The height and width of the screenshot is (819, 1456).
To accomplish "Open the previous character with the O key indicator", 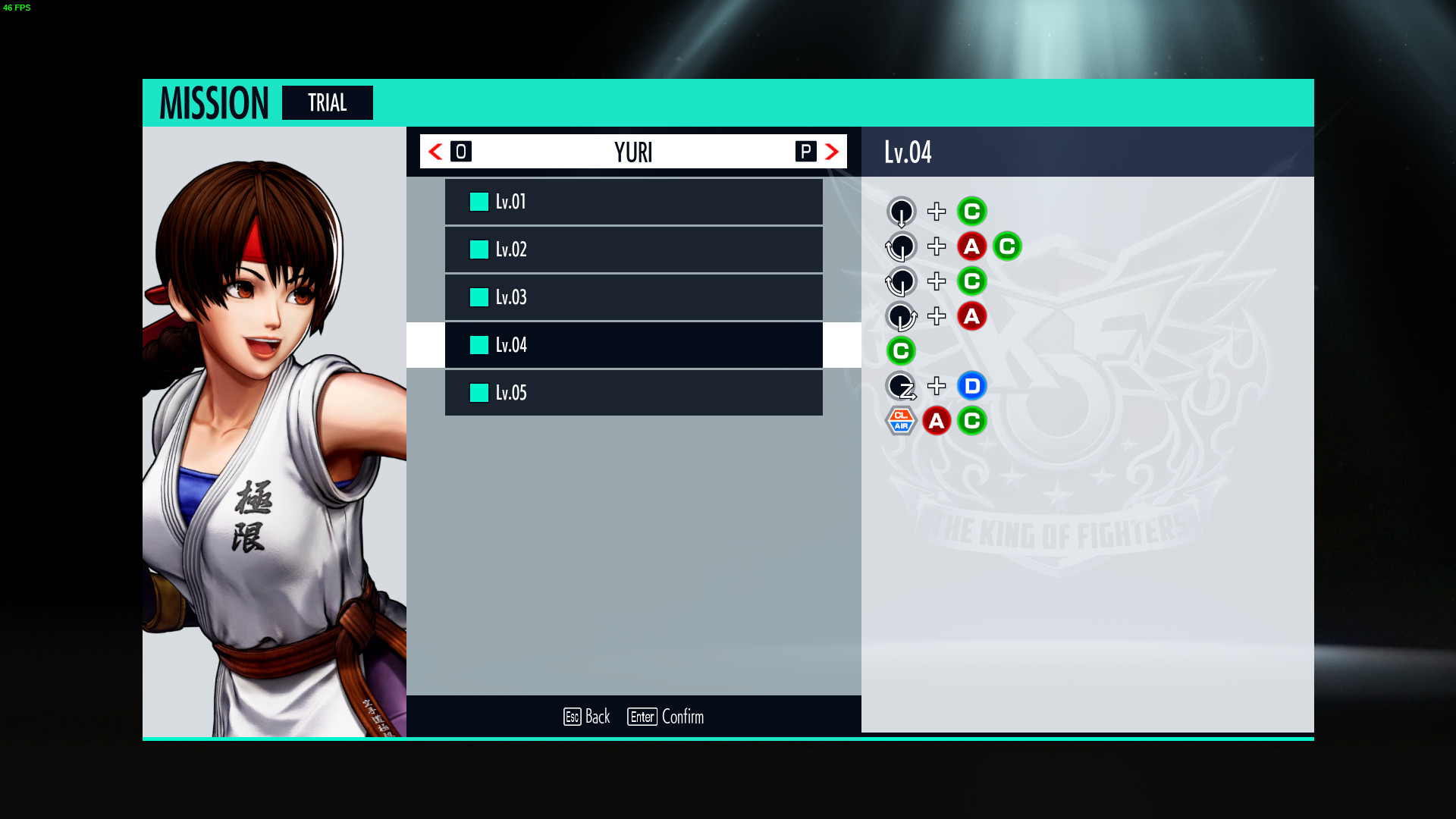I will pyautogui.click(x=461, y=151).
